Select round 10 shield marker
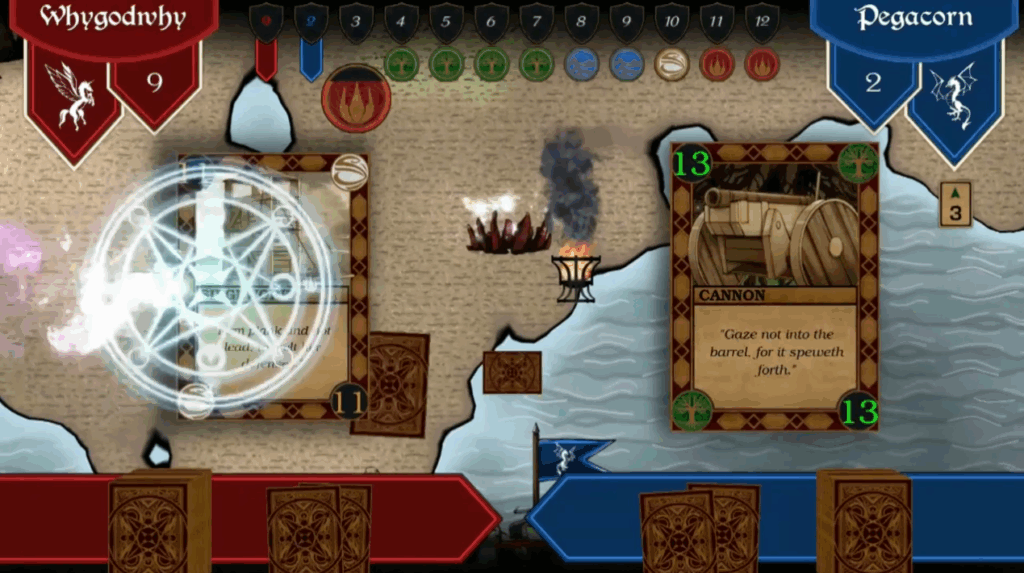 (x=672, y=22)
